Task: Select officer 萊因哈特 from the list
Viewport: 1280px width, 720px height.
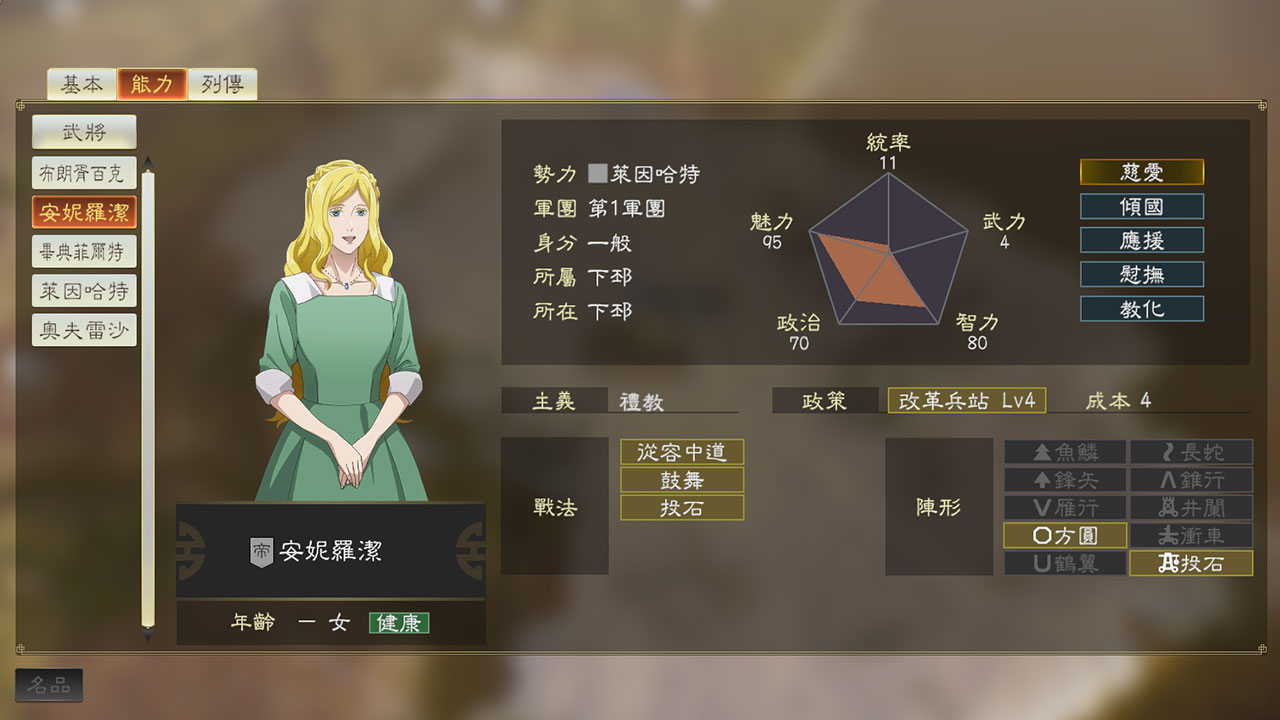Action: click(x=84, y=291)
